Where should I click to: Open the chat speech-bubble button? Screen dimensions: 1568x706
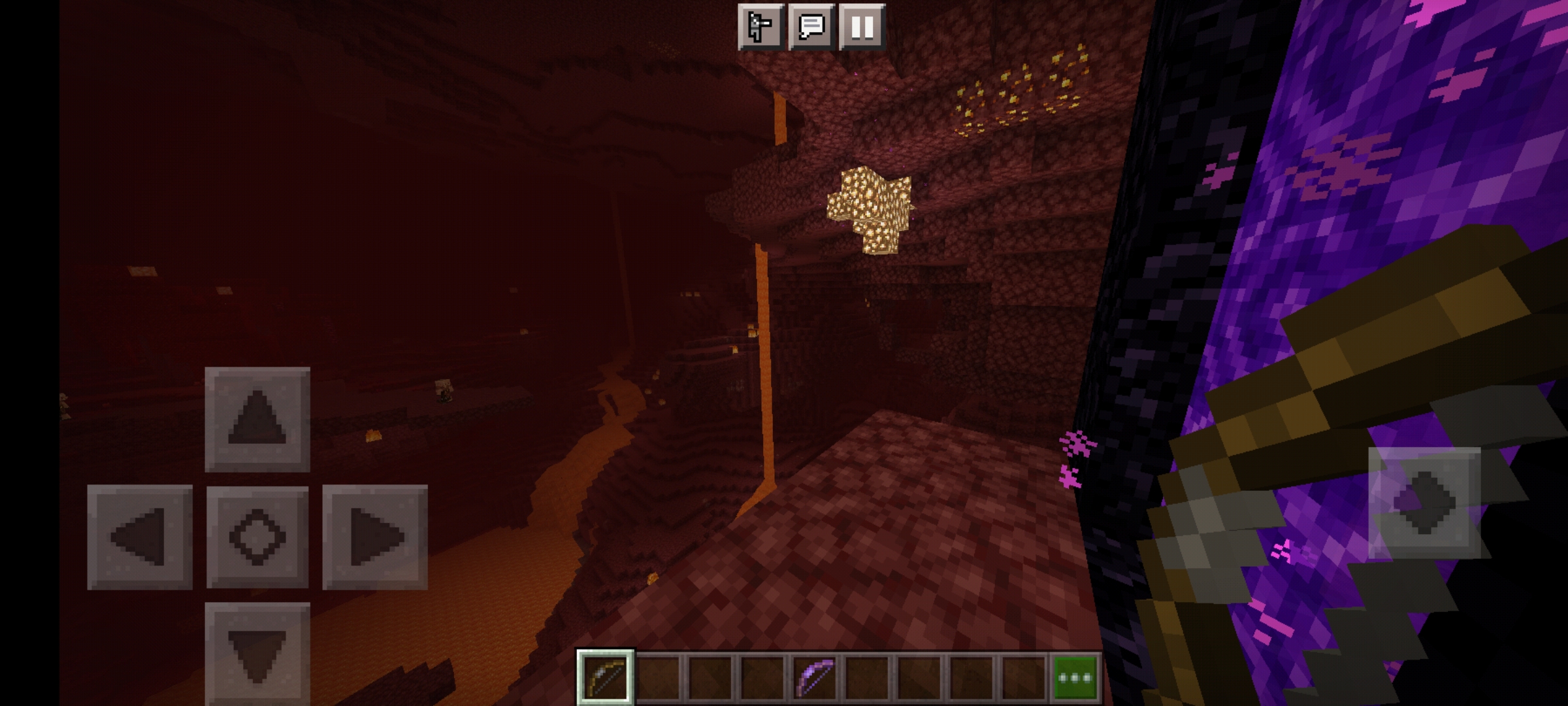click(811, 27)
